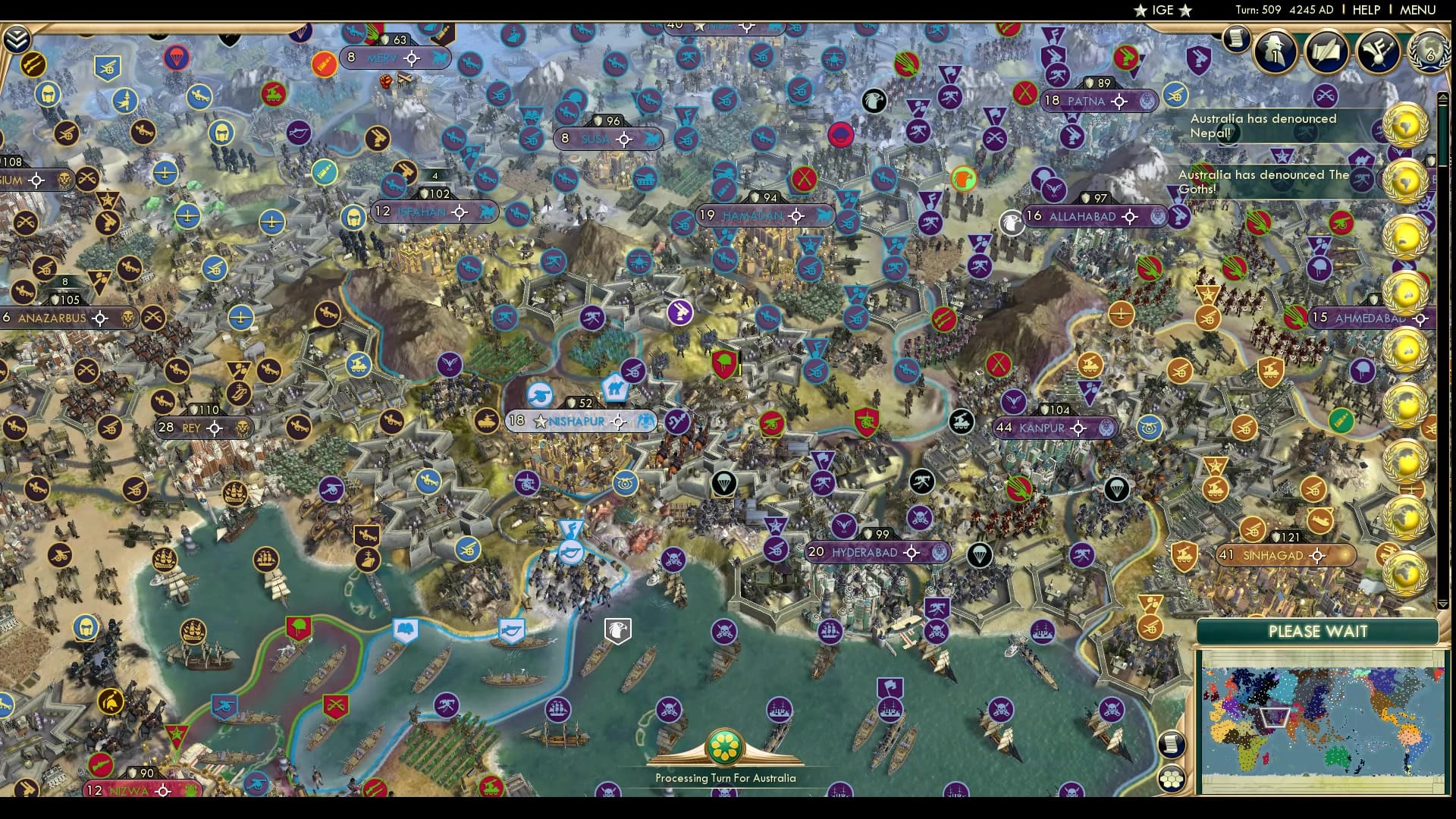Open the Susa city banner
1456x819 pixels.
(607, 139)
